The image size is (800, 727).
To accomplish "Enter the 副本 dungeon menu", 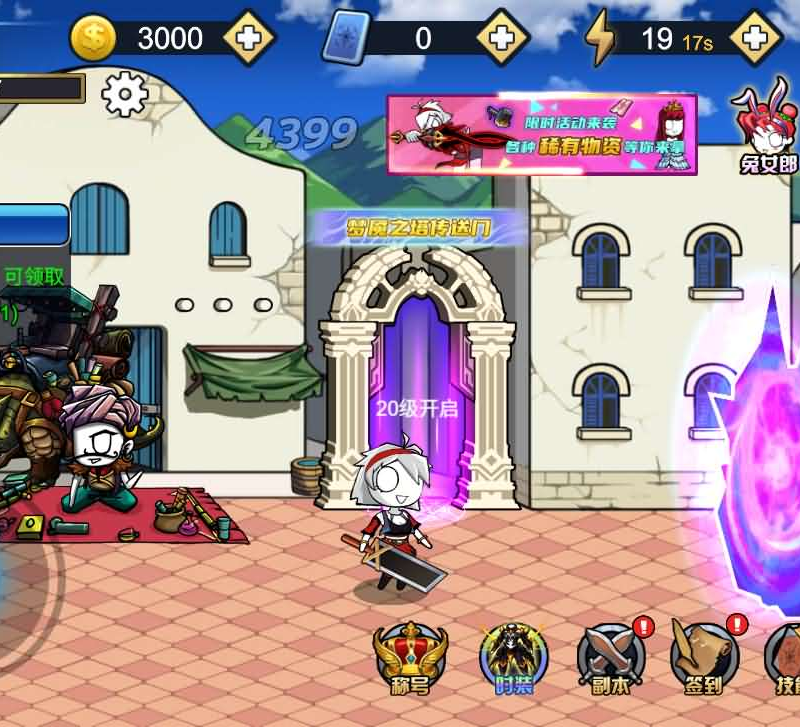I will pyautogui.click(x=611, y=659).
